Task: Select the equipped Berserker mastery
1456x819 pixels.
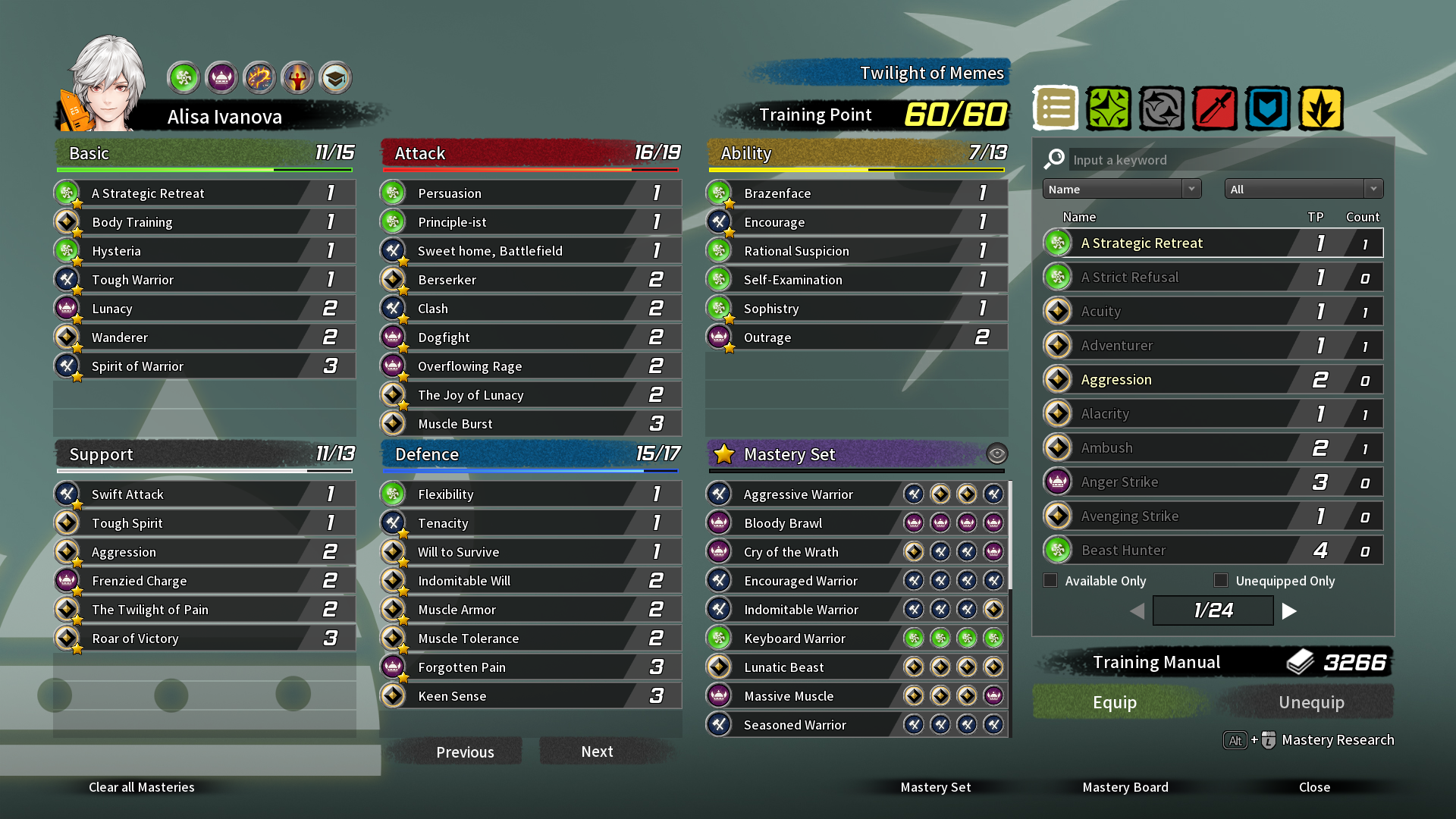Action: point(530,280)
